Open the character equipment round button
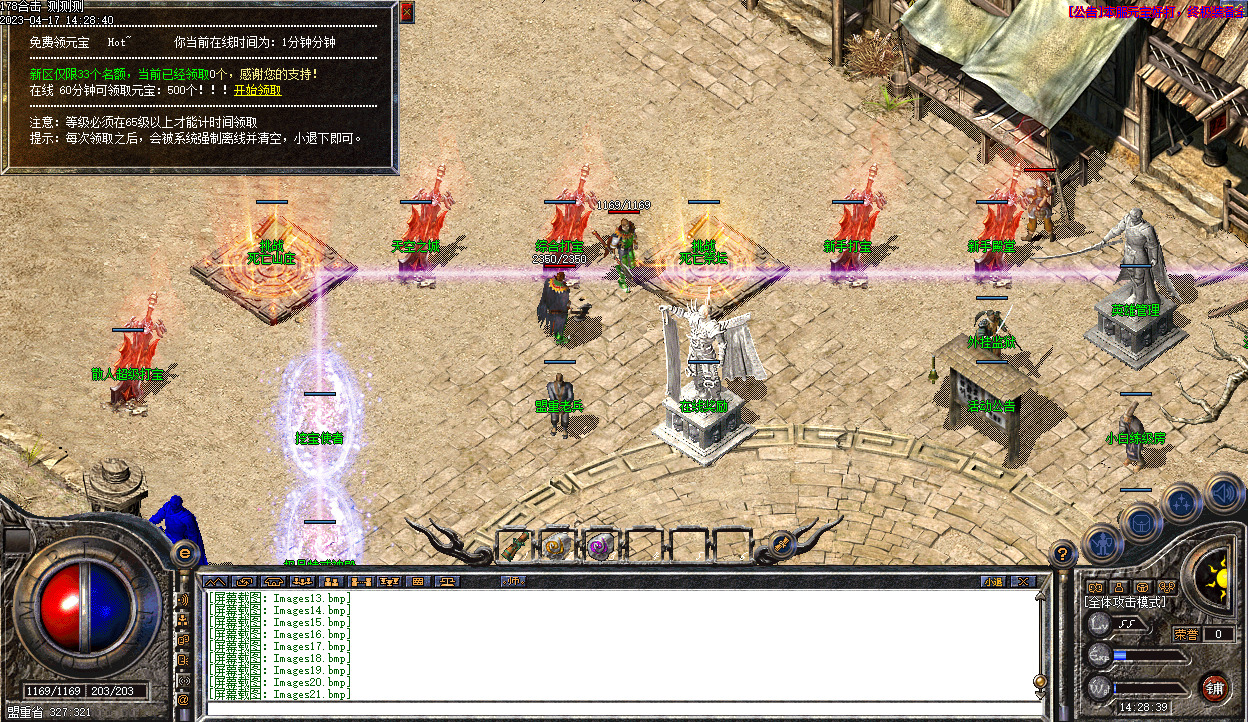 (x=1102, y=543)
